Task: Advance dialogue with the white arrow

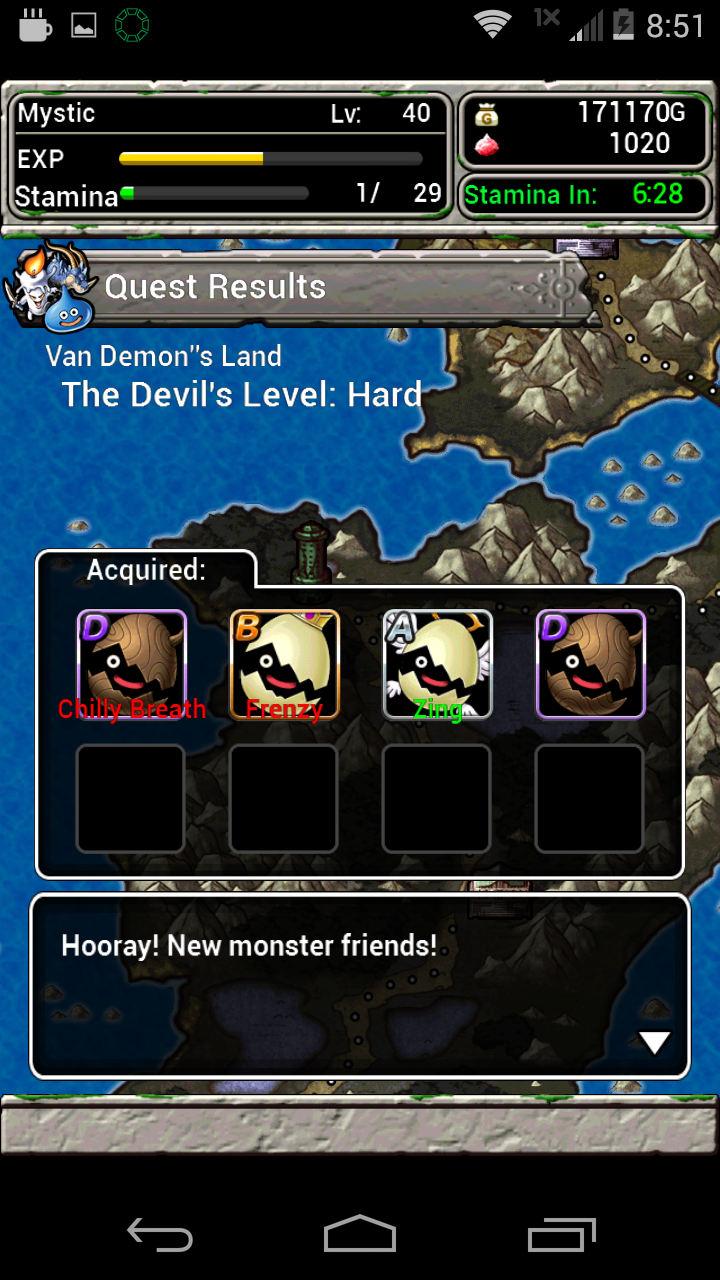Action: [654, 1043]
